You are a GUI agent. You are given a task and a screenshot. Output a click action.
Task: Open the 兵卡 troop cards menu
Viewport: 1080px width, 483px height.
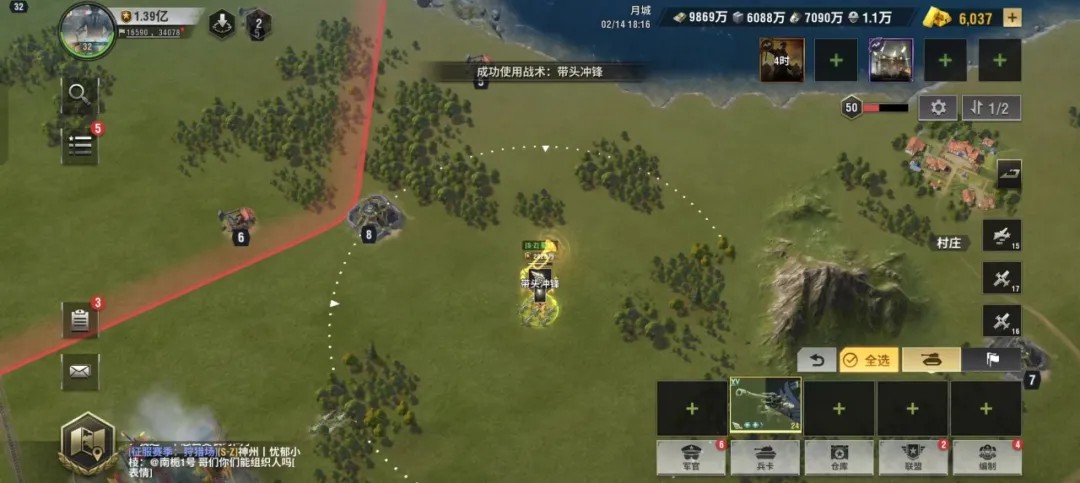(765, 457)
